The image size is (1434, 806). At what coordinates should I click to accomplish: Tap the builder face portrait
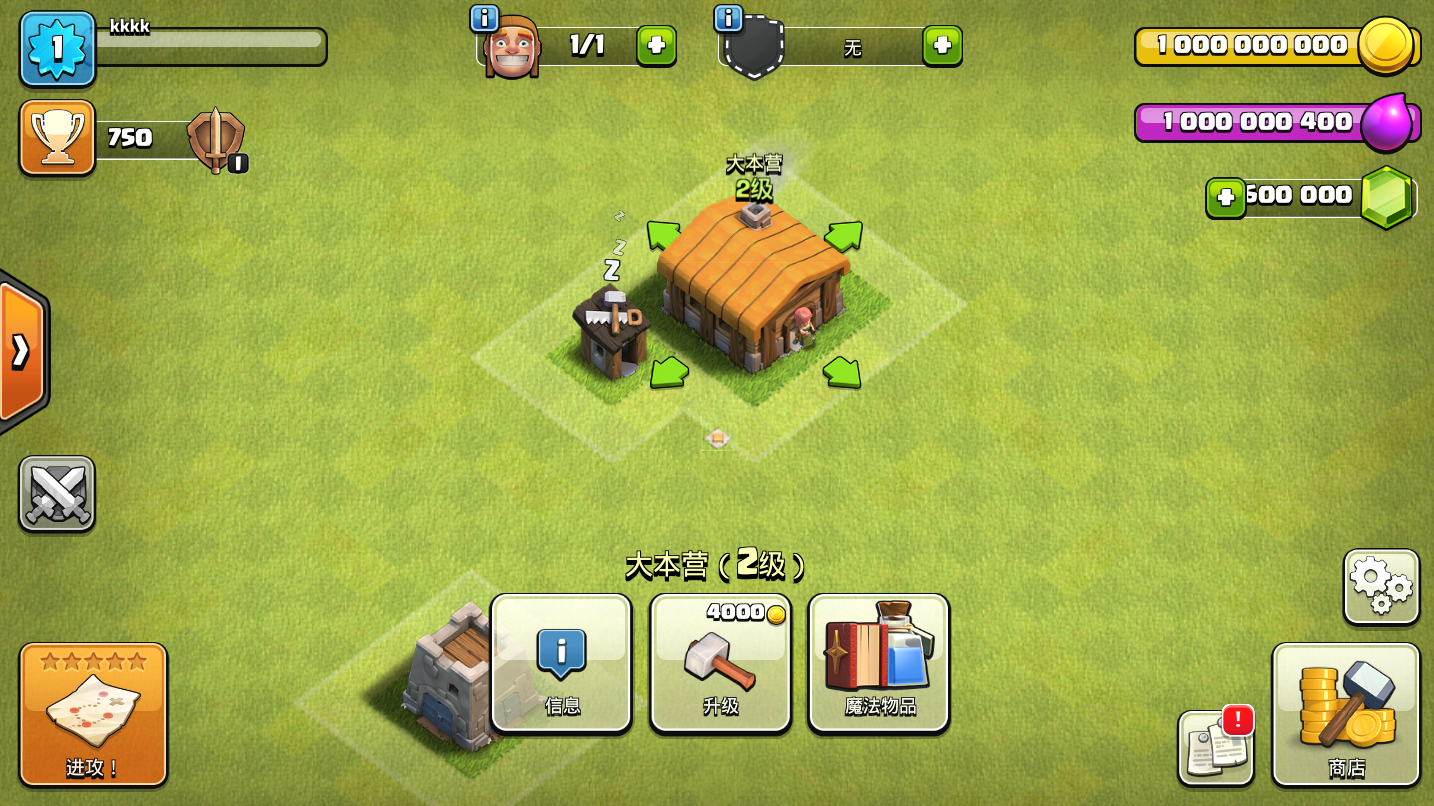point(511,48)
